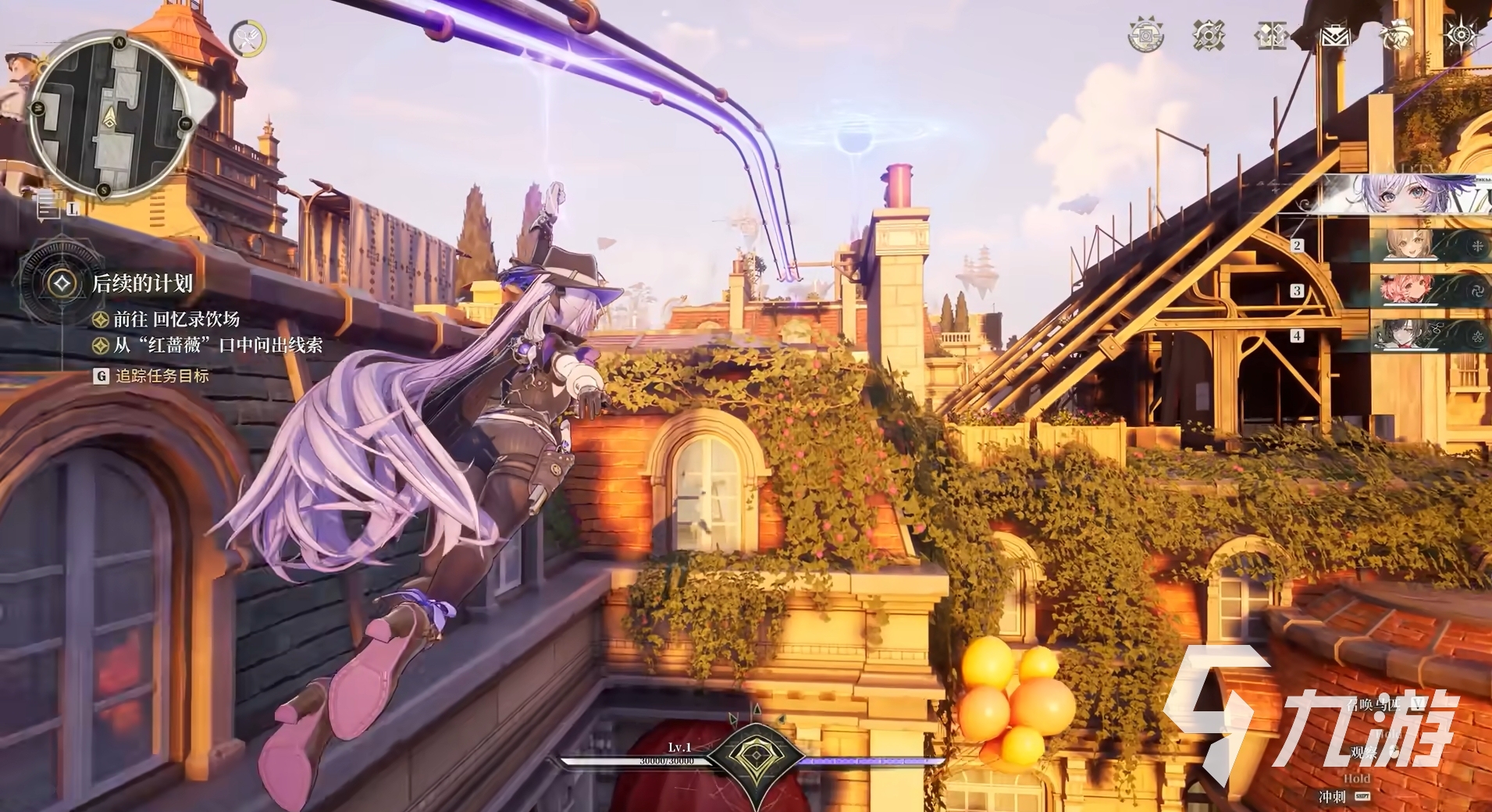Click 追踪任务目标 to track quest target

(162, 376)
